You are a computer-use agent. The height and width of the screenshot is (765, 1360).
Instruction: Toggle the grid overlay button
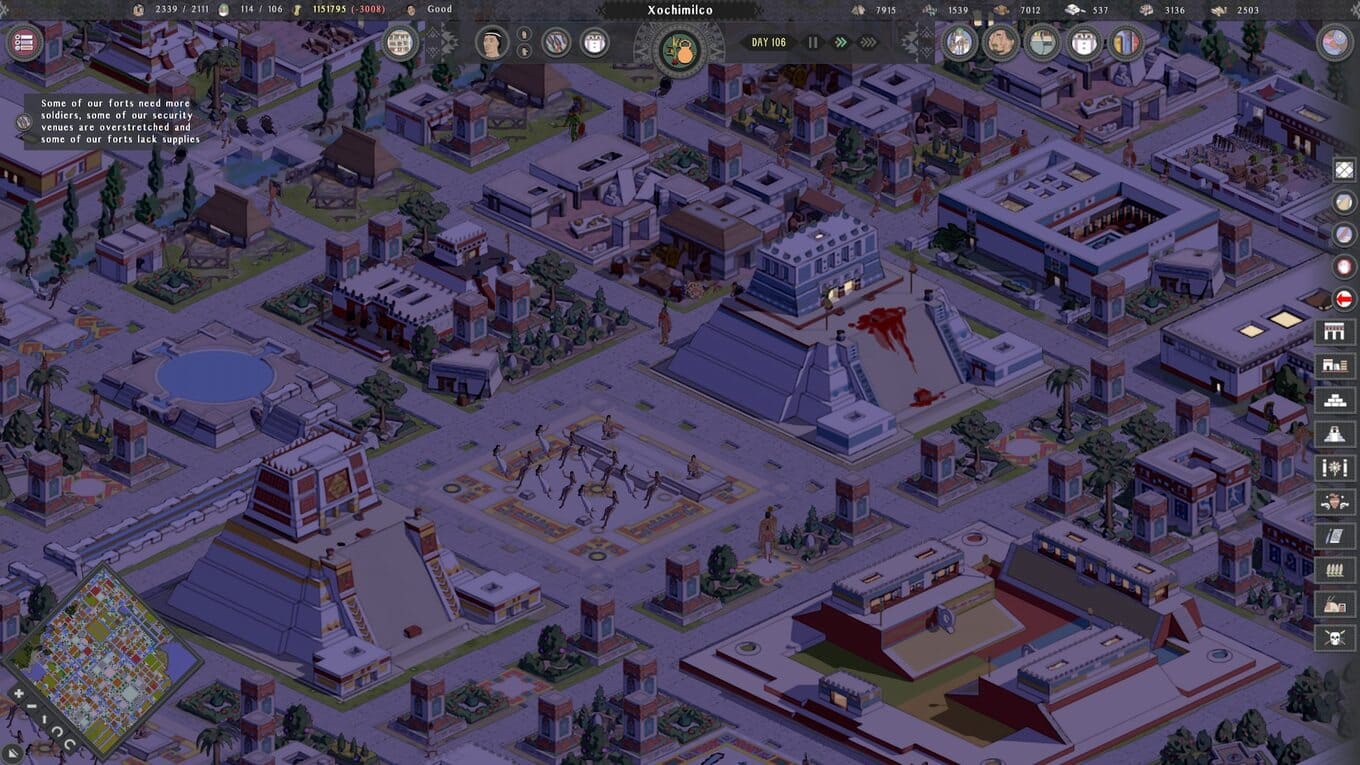1345,170
